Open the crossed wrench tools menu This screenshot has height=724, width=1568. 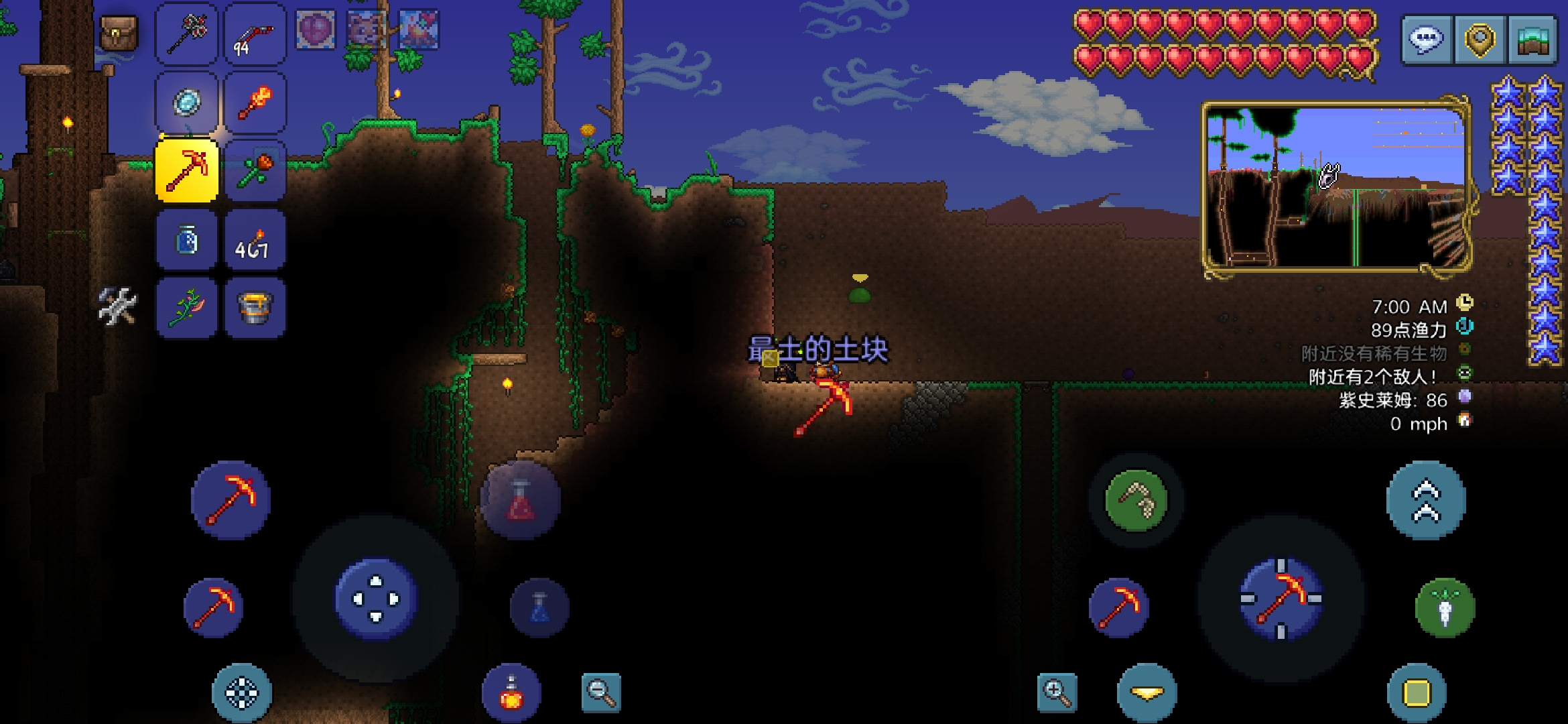coord(118,306)
